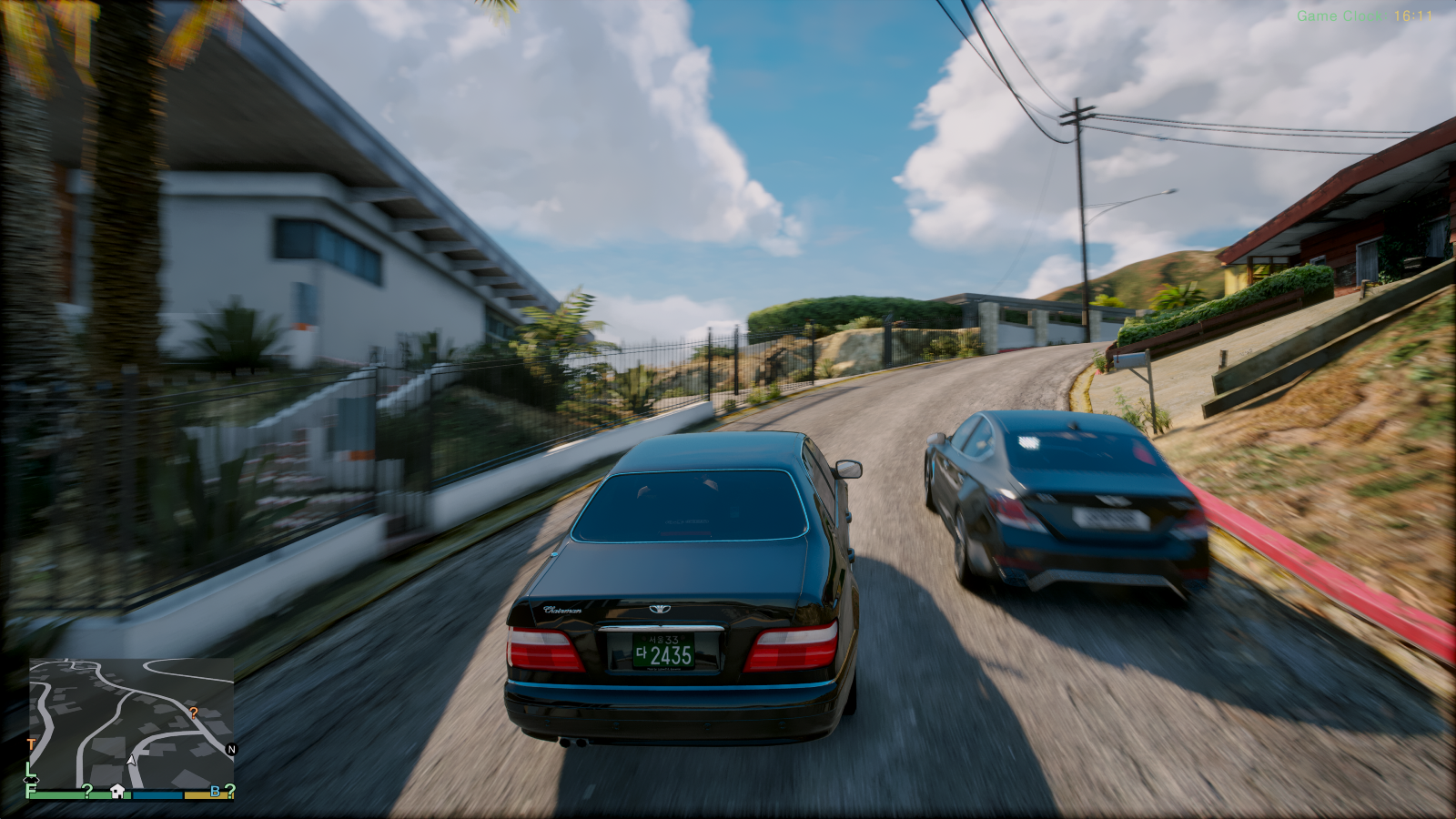This screenshot has height=819, width=1456.
Task: Click the green F marker on minimap
Action: click(x=30, y=791)
